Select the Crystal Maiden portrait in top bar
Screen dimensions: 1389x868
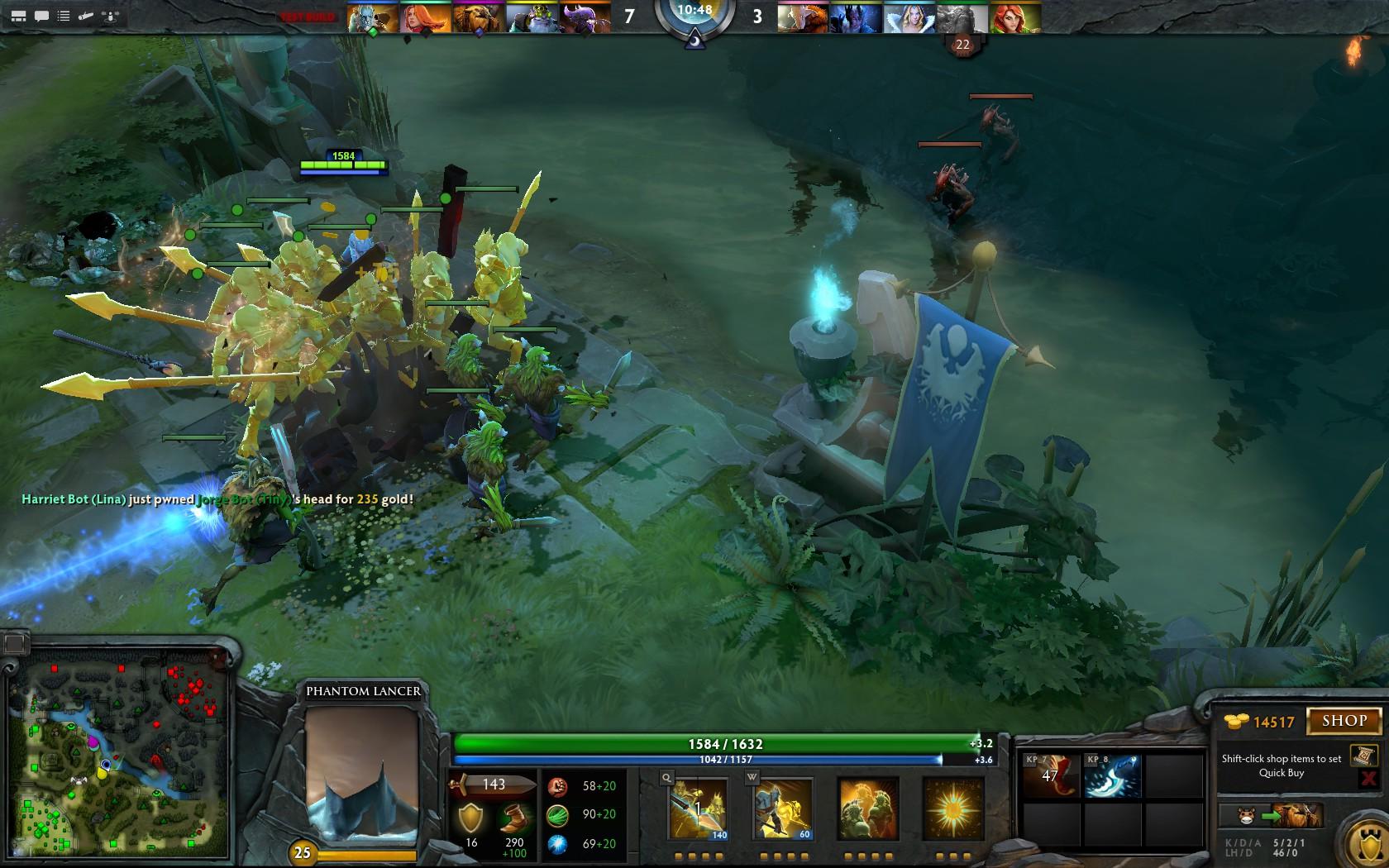click(909, 18)
